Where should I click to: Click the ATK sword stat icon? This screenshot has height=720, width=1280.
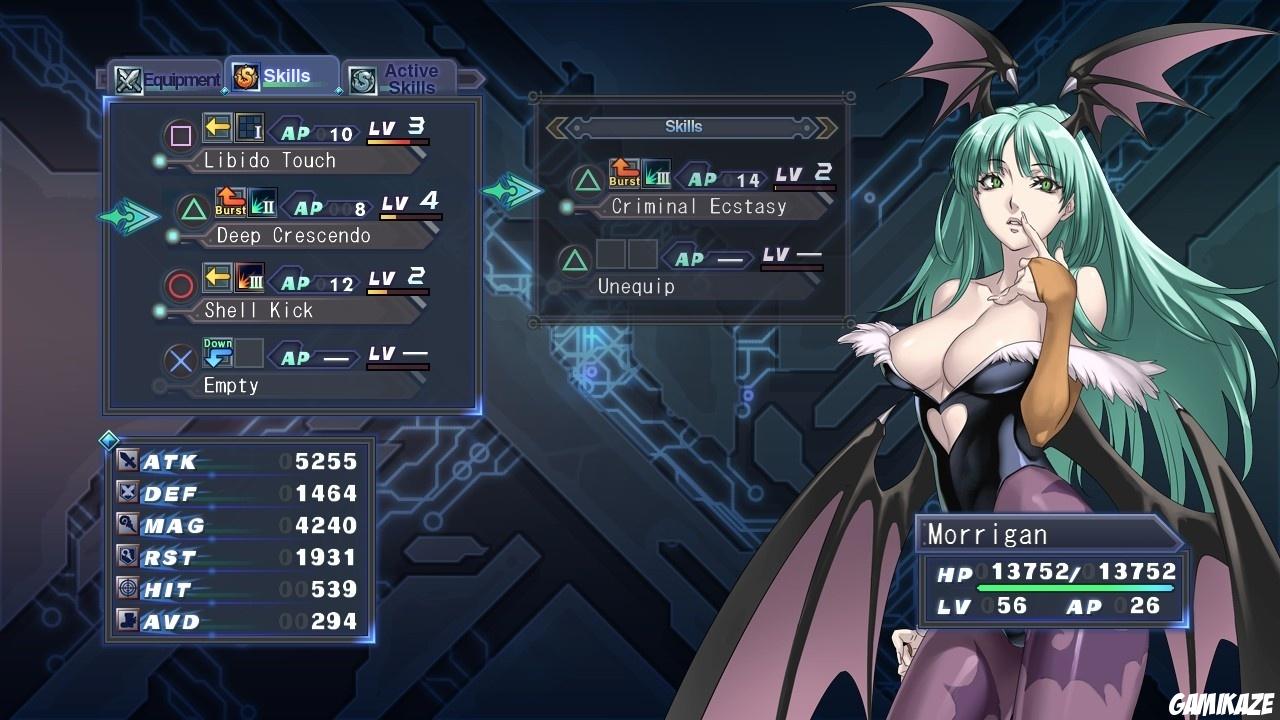(128, 461)
